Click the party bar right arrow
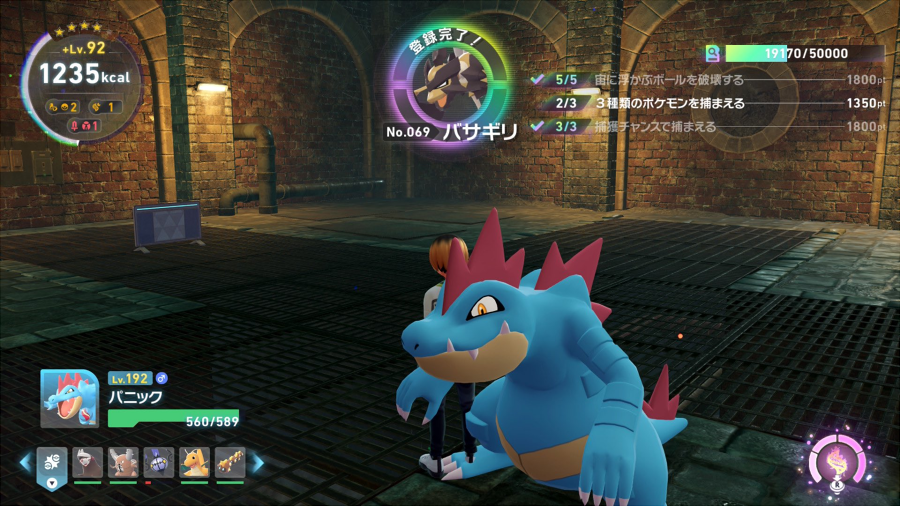This screenshot has height=506, width=900. click(x=257, y=463)
